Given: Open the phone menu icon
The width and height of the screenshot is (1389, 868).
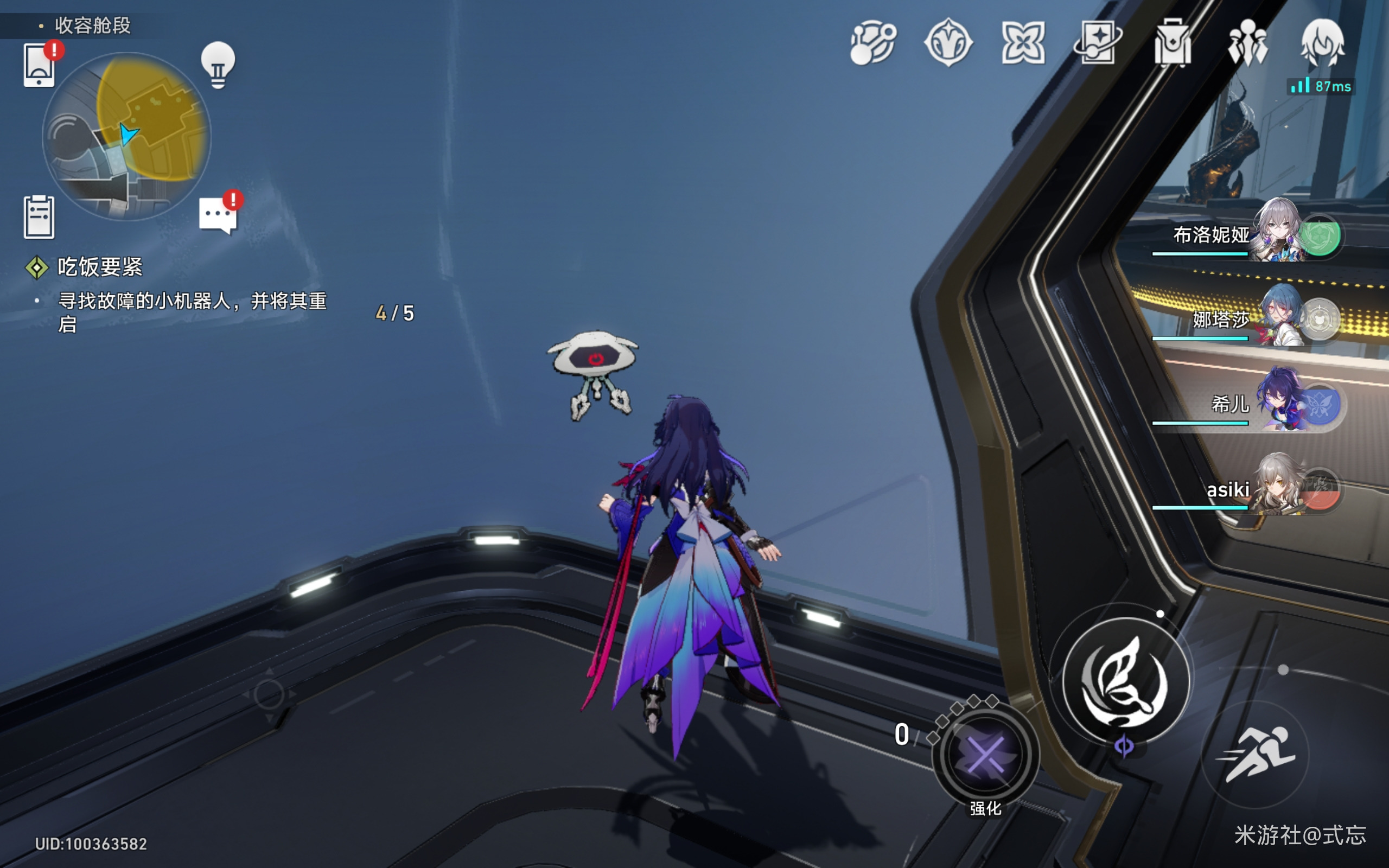Looking at the screenshot, I should (x=39, y=65).
